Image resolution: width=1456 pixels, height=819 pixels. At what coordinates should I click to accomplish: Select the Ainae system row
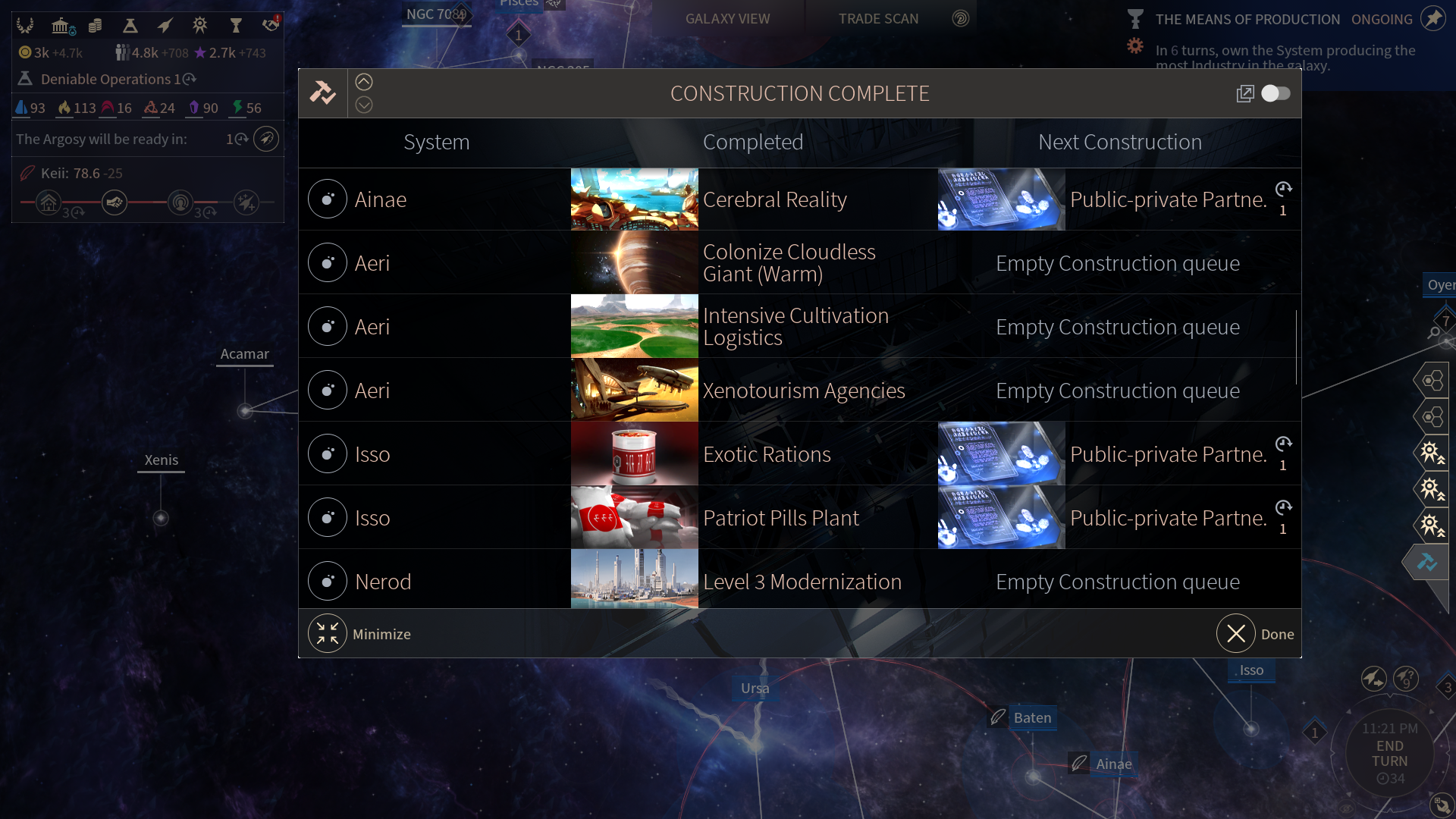pos(379,199)
